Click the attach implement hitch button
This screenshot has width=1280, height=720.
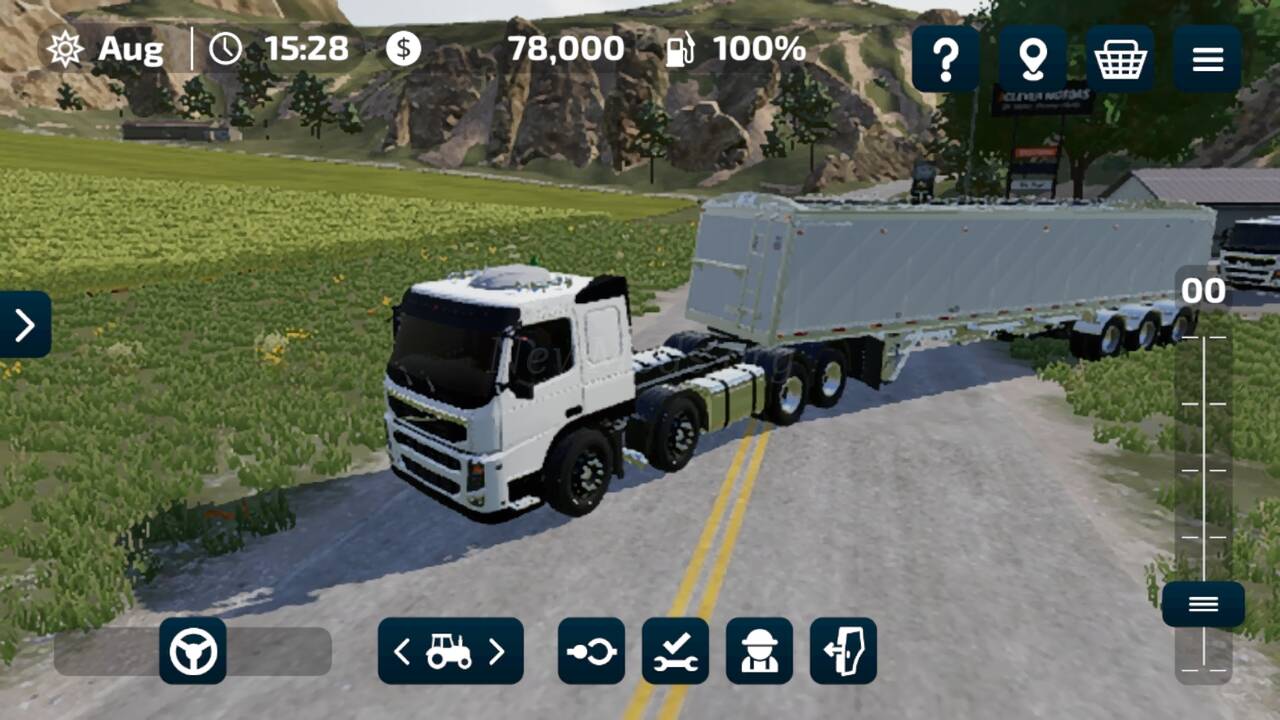(591, 651)
